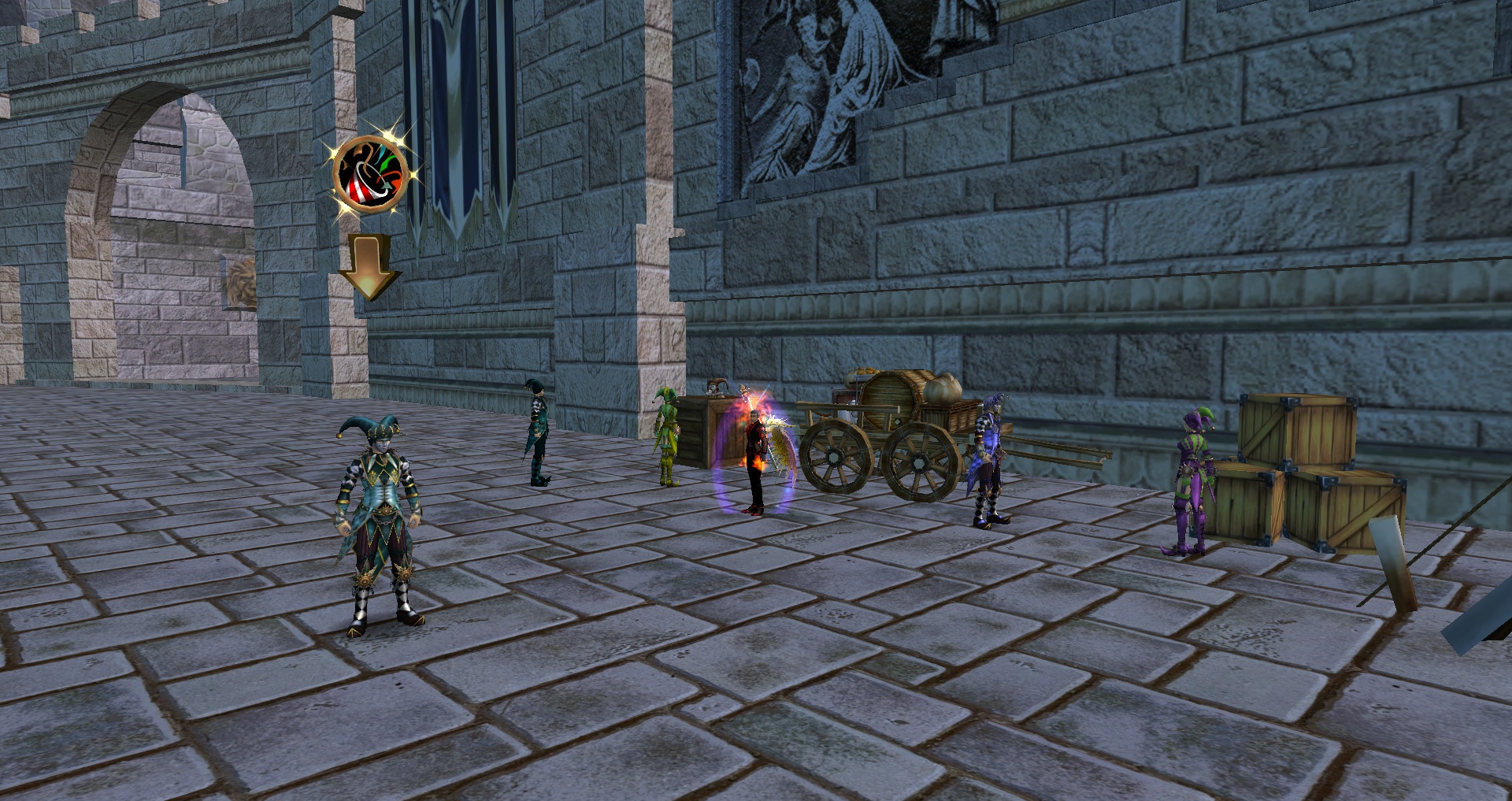Click the sparkling jester hat event icon

(x=370, y=174)
